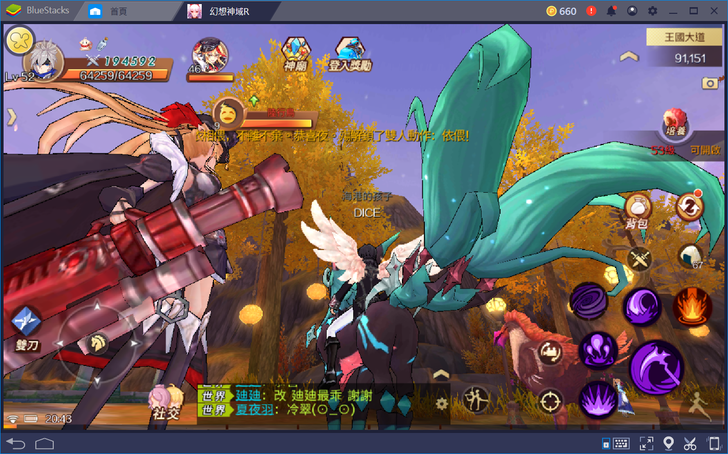This screenshot has width=728, height=454.
Task: Use the large purple scythe attack
Action: pyautogui.click(x=655, y=364)
